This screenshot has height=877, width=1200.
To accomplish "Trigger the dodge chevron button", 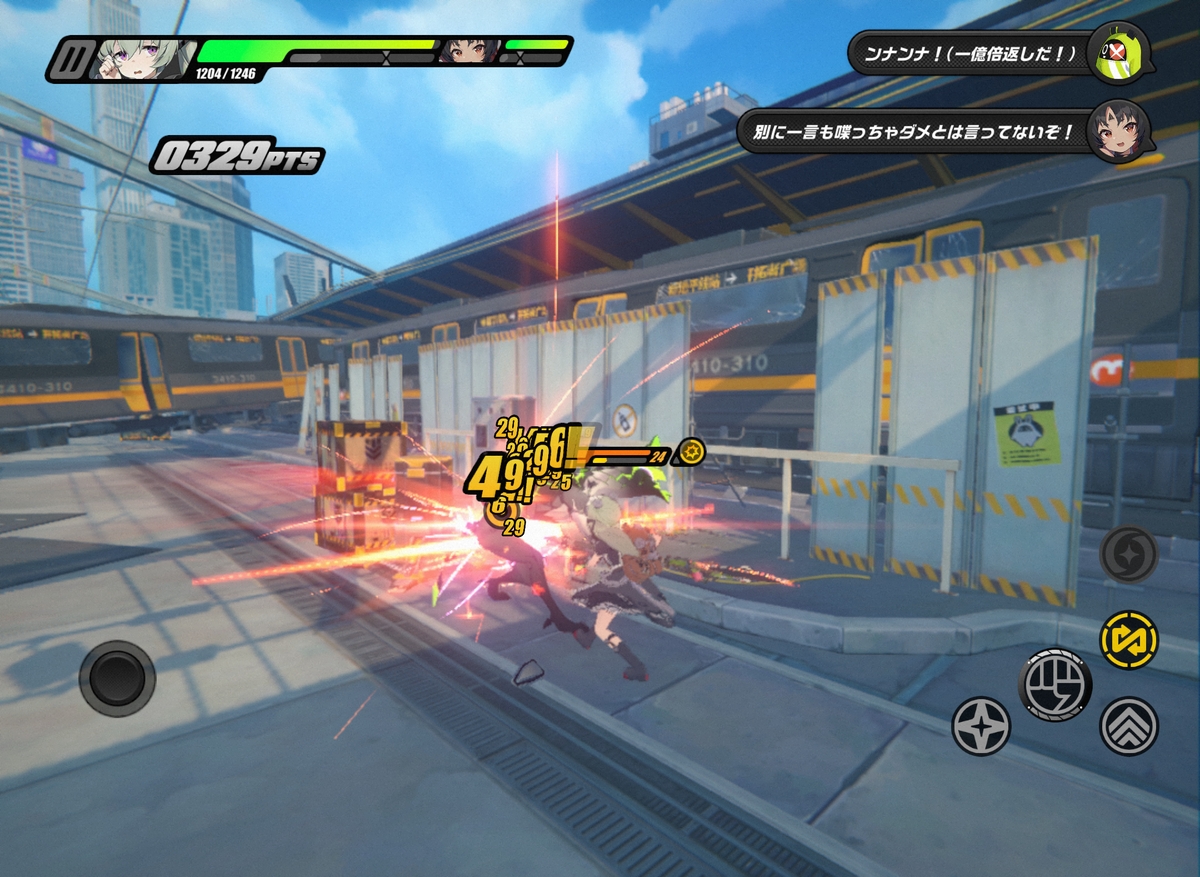I will (1129, 726).
